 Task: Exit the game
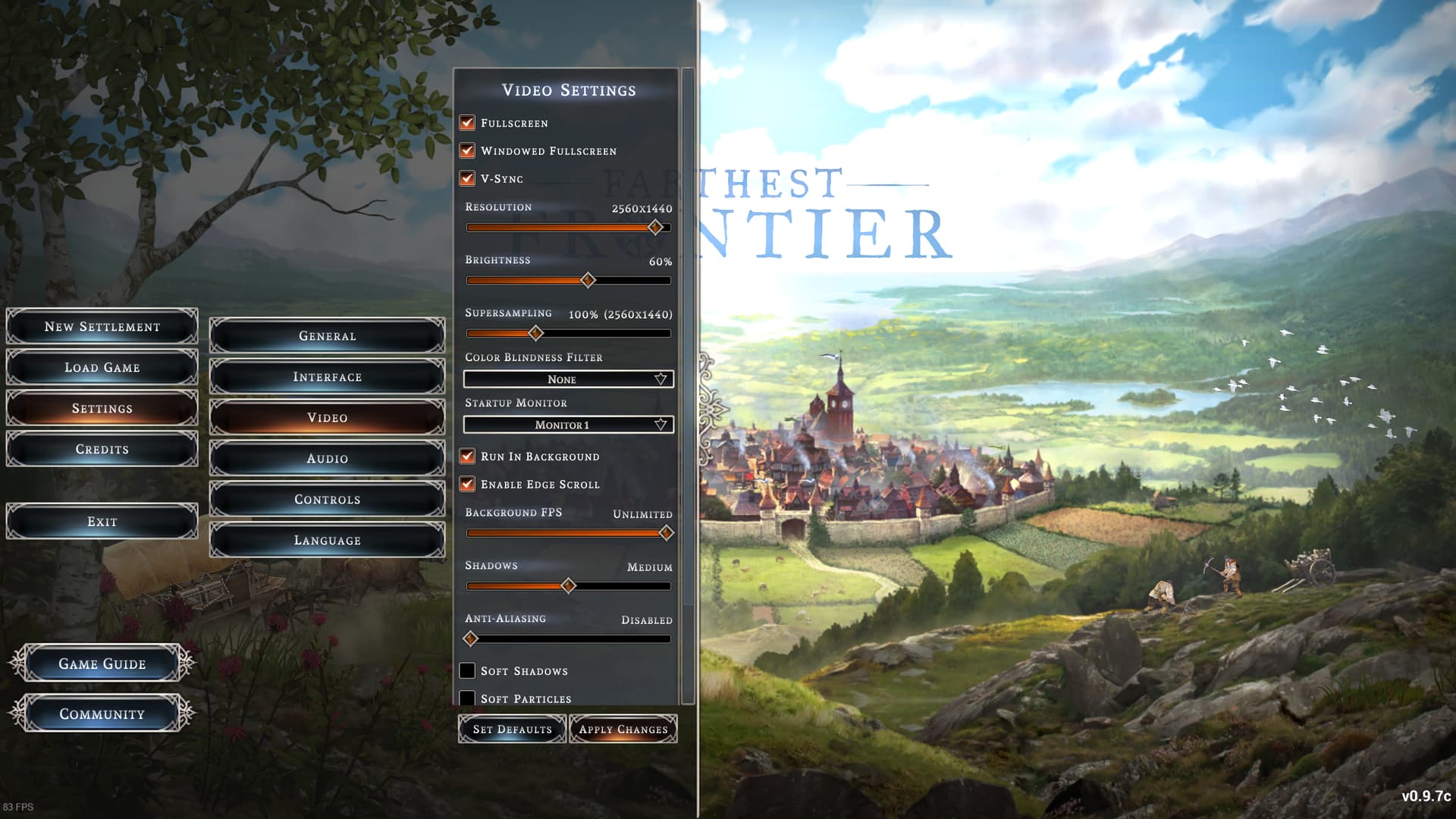click(102, 522)
